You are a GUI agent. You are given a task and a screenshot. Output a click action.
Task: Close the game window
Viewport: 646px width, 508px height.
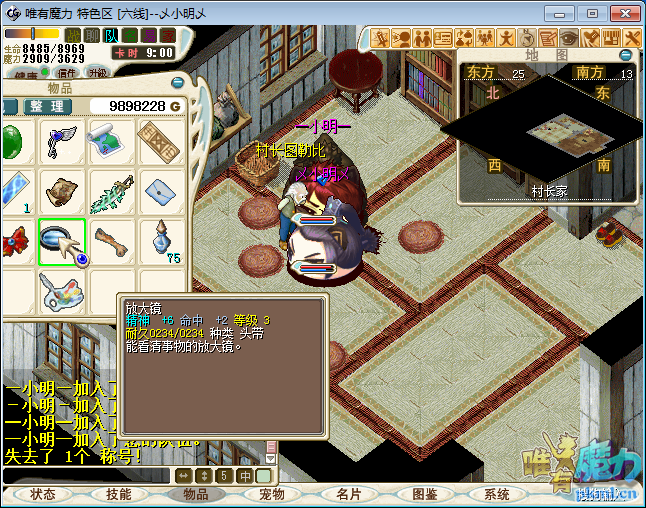pos(621,13)
